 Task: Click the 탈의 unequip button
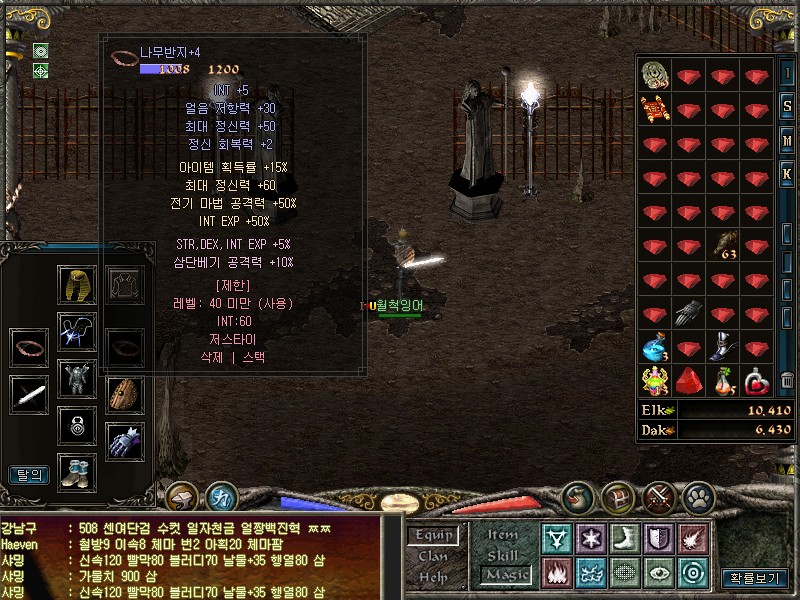(29, 475)
